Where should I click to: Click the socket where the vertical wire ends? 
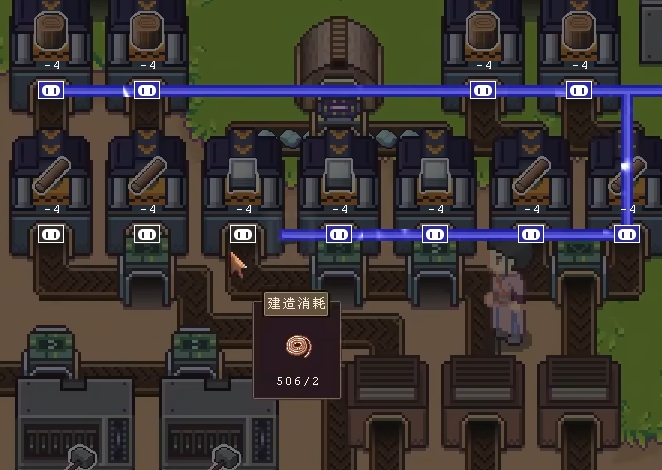click(627, 235)
